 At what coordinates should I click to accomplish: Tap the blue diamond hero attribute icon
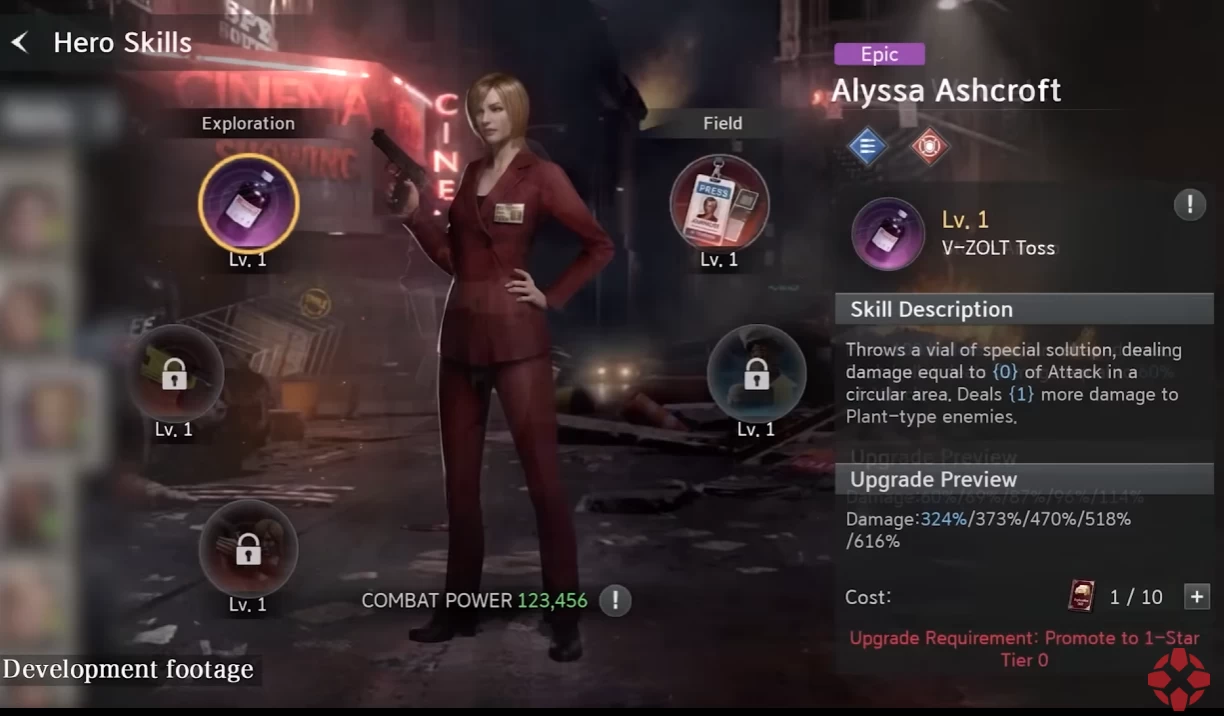pos(867,147)
